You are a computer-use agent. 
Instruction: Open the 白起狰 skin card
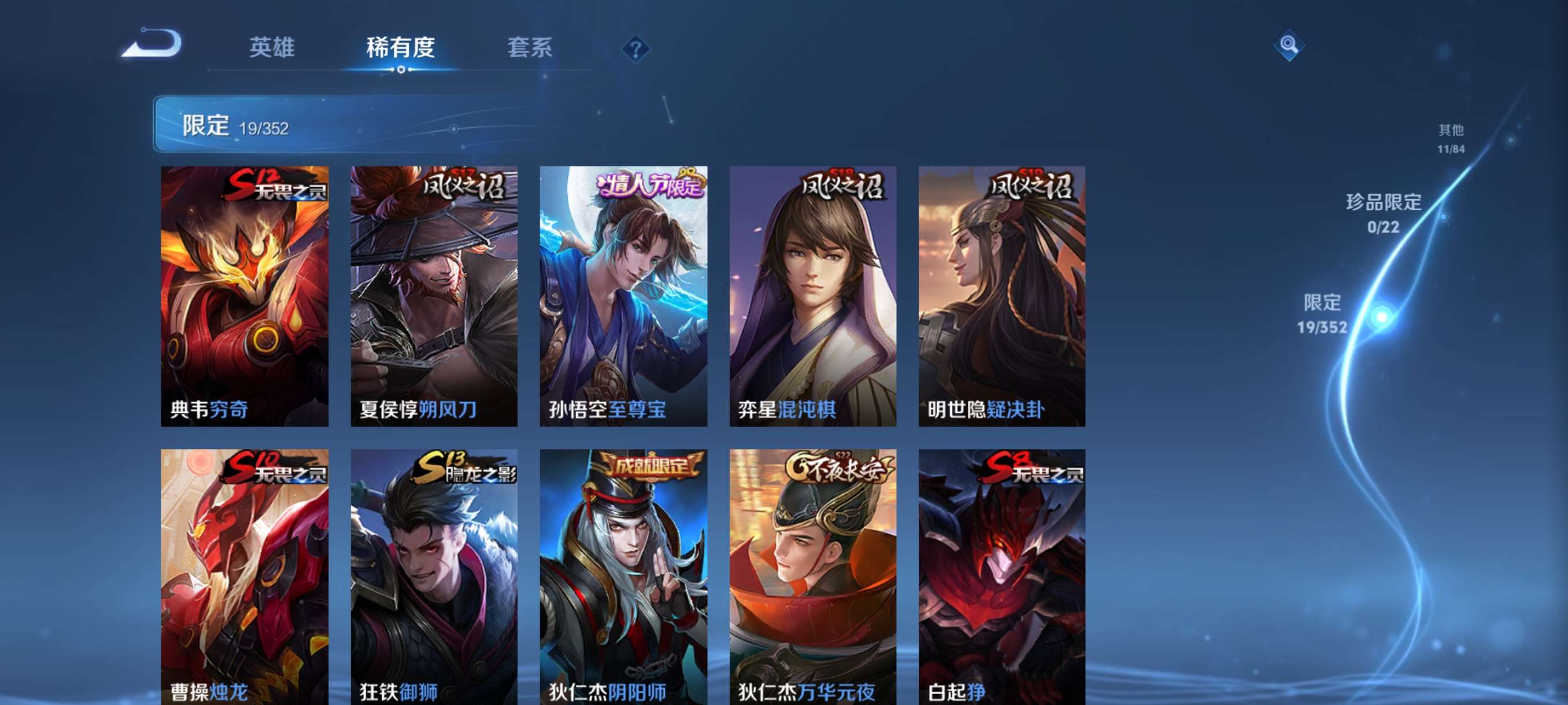[1003, 578]
